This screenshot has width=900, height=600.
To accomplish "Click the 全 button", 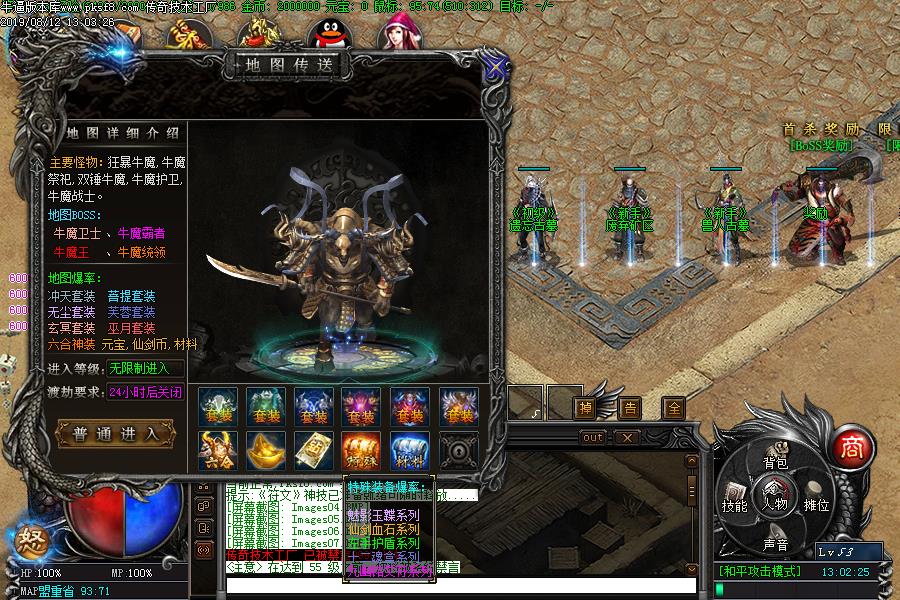I will [674, 408].
